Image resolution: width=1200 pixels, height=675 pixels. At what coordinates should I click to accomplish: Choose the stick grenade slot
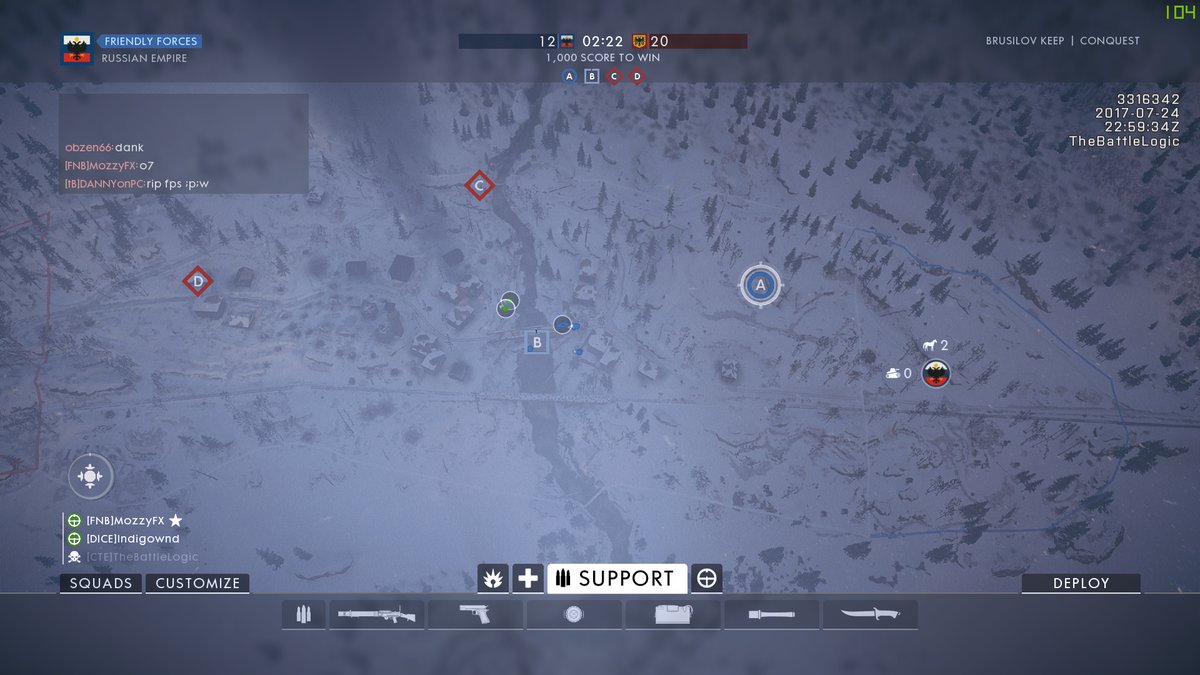771,614
